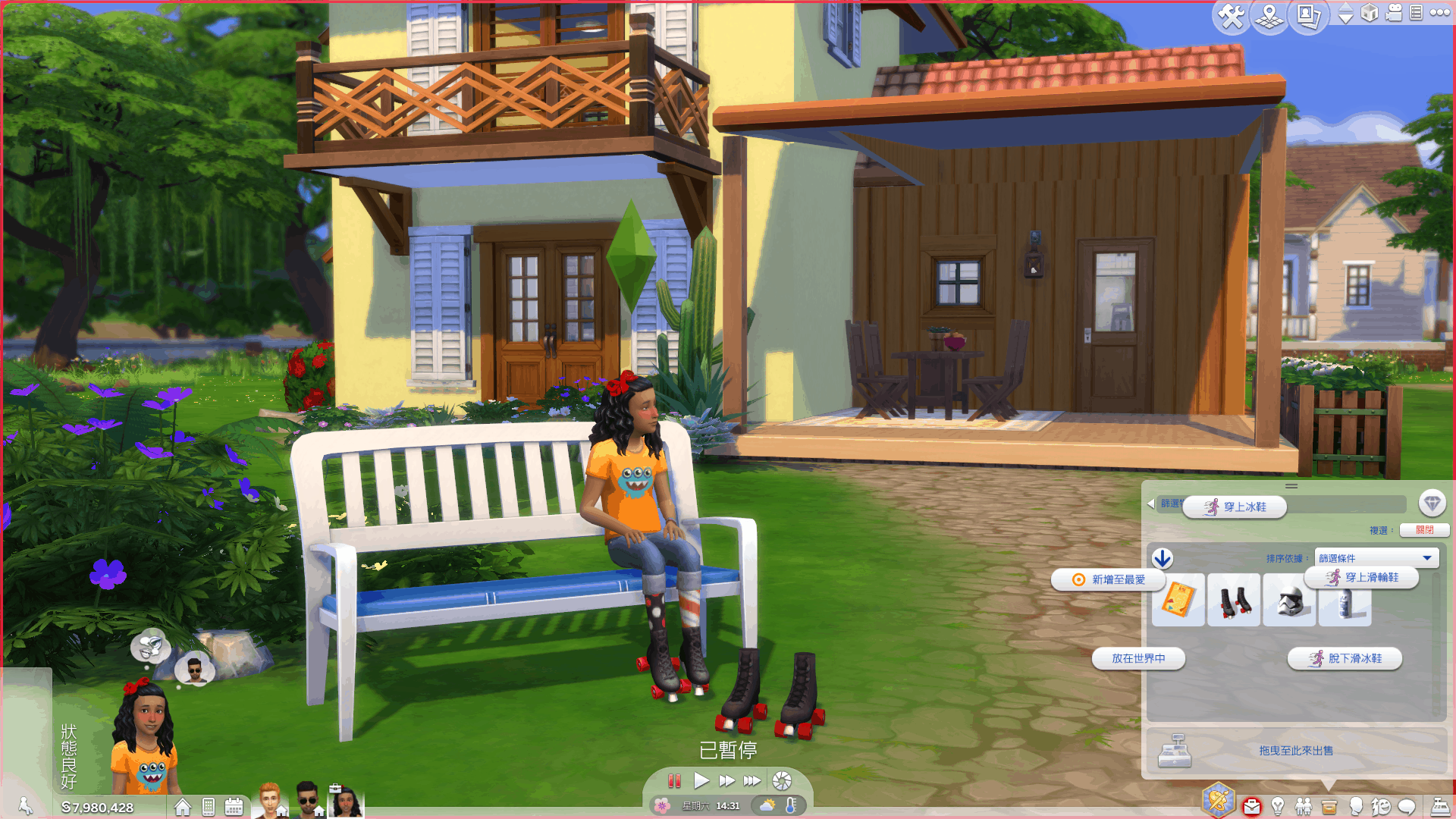Choose 放在世界中 to place the item
1456x819 pixels.
[1138, 658]
